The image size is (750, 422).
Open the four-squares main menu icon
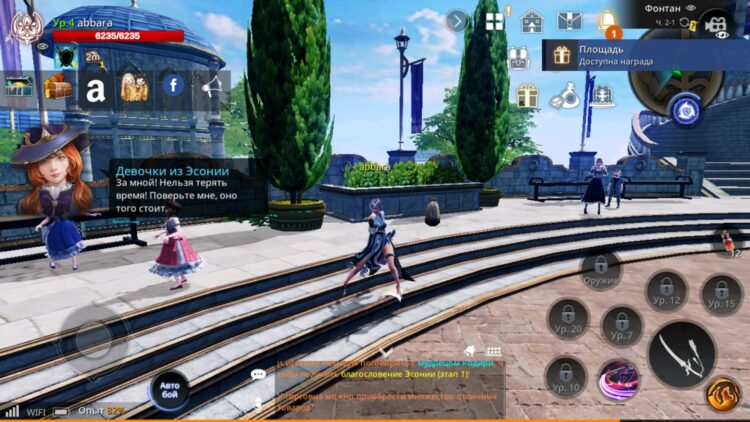(494, 21)
